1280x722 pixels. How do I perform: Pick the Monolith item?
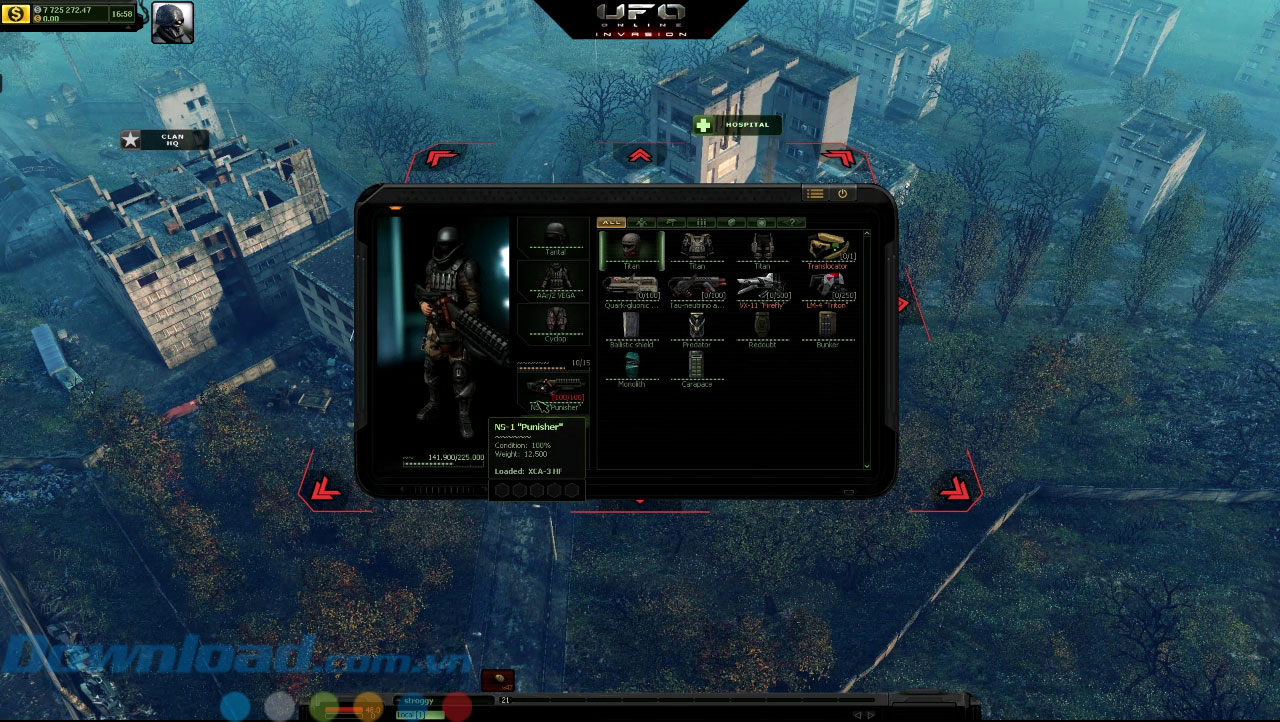631,367
